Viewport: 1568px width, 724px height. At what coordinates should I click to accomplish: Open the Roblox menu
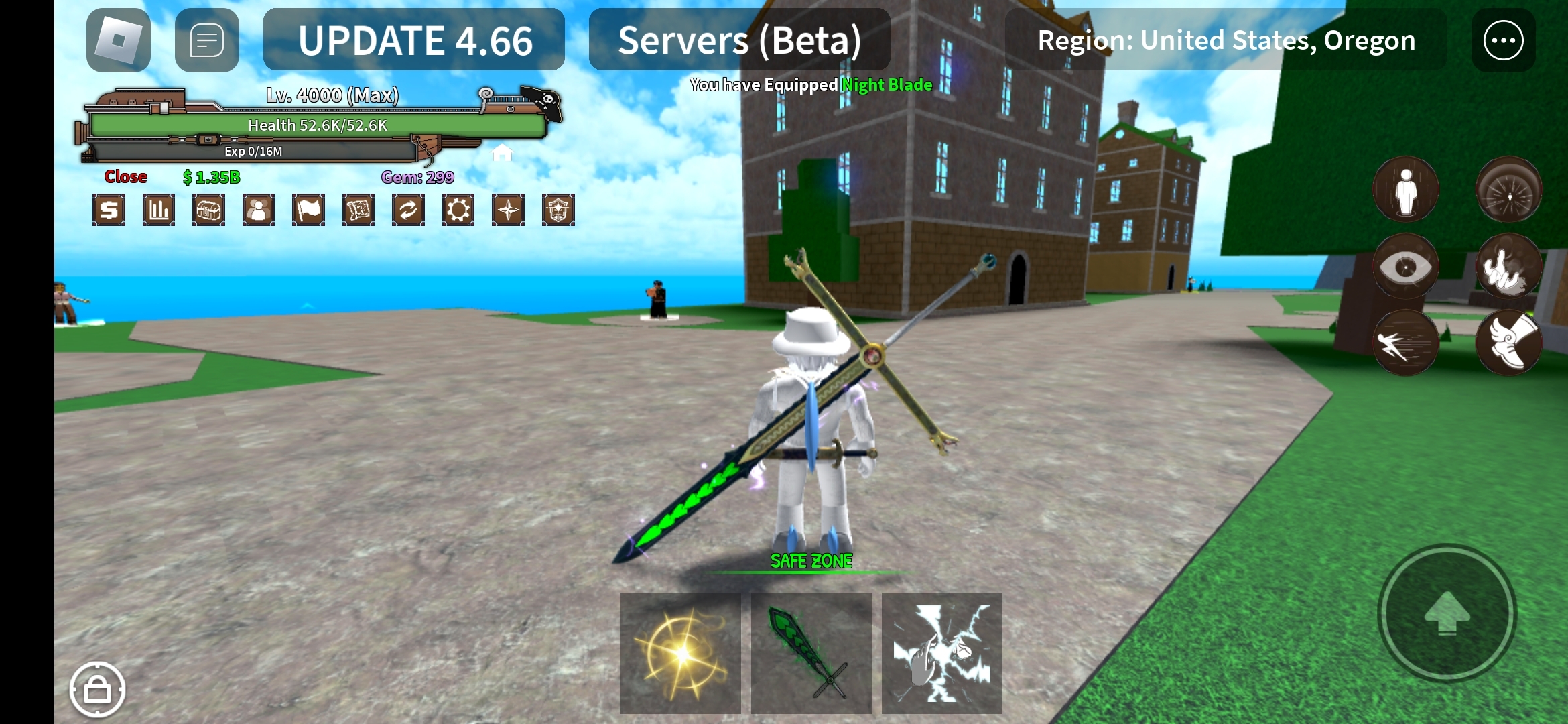[119, 40]
